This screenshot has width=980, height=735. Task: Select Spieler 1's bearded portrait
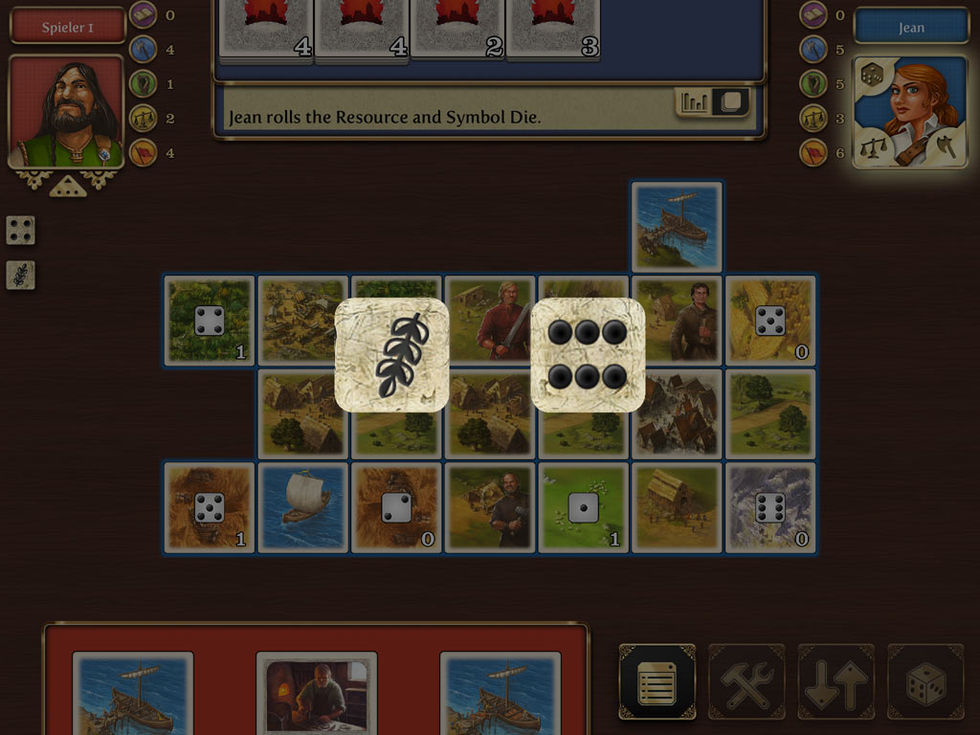coord(67,112)
